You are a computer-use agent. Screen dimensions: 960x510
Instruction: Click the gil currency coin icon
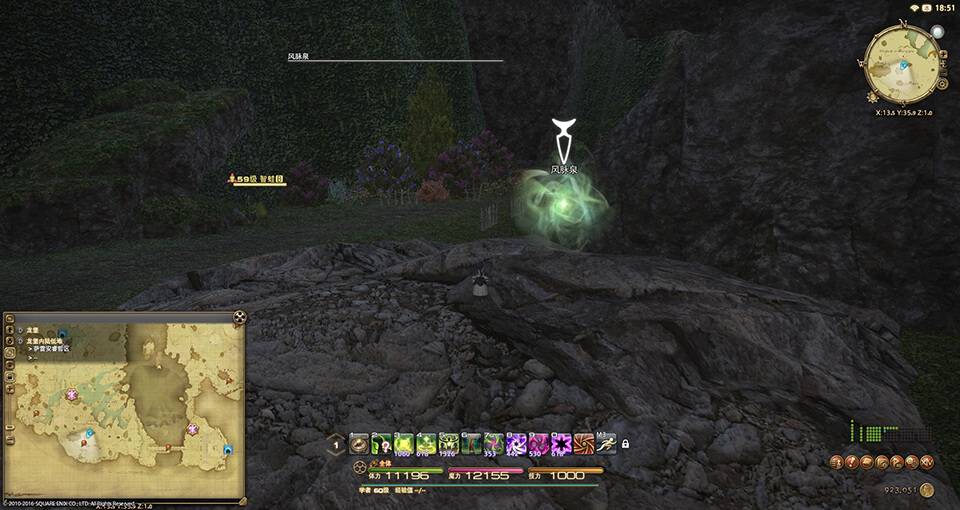(x=927, y=490)
